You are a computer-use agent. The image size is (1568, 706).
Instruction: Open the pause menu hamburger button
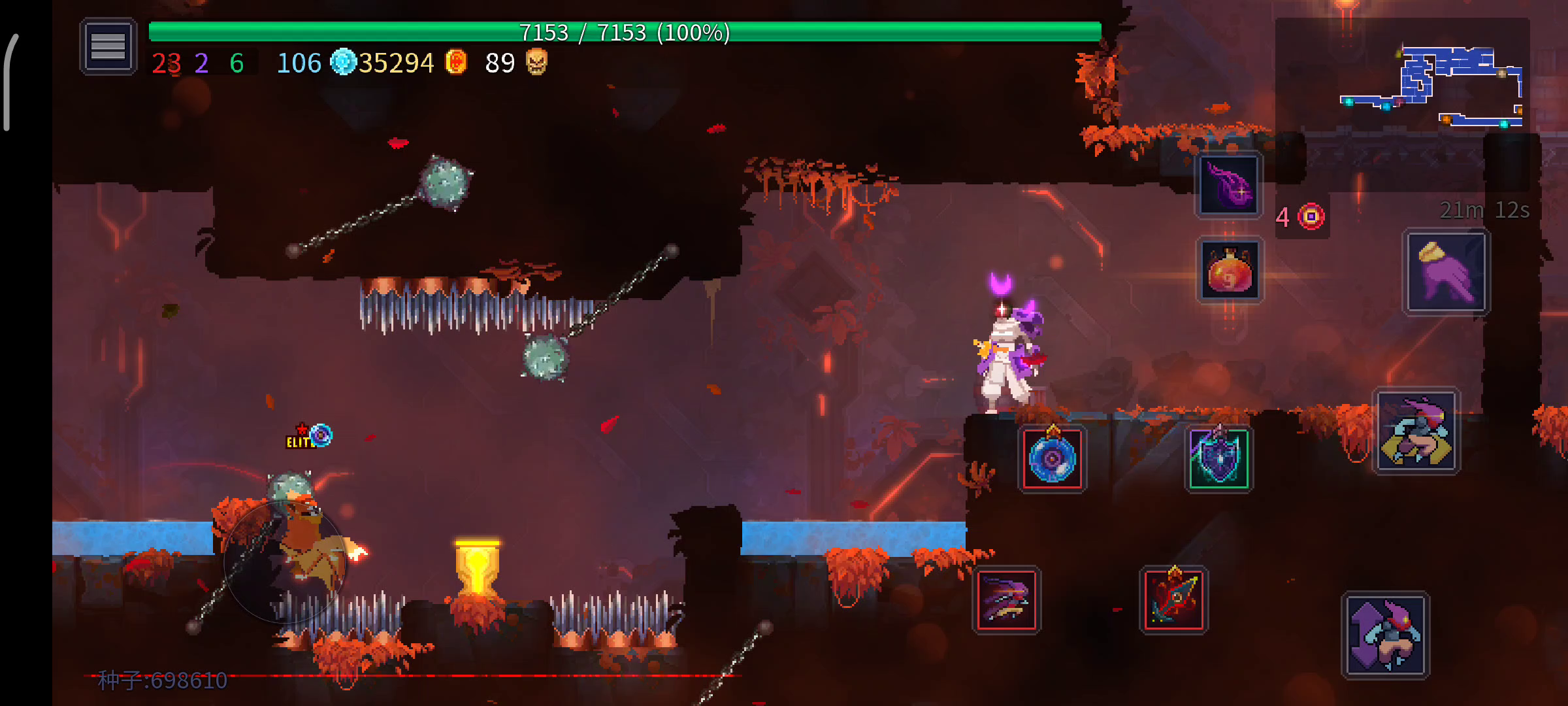pyautogui.click(x=108, y=46)
